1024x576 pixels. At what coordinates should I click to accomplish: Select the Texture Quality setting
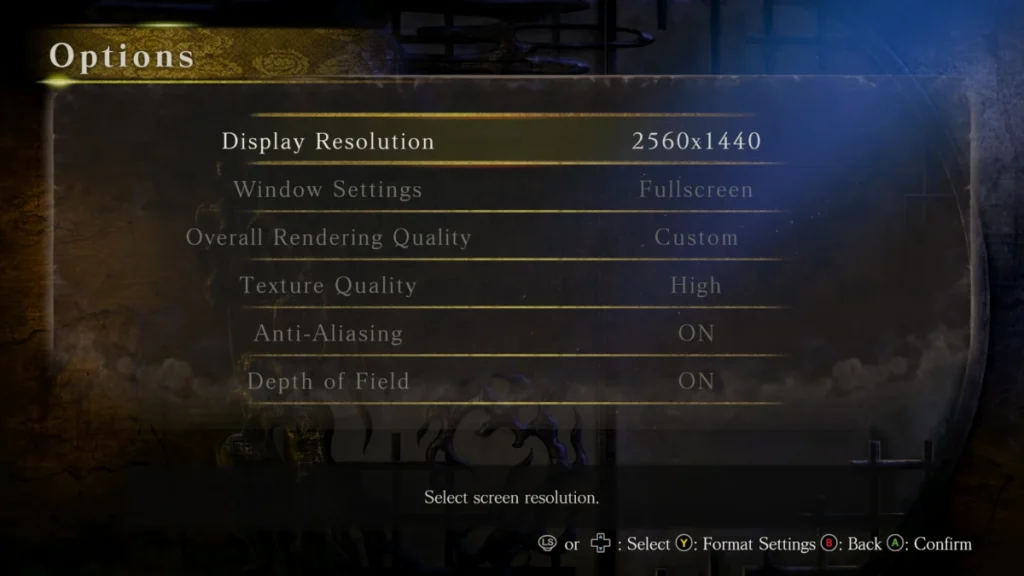tap(328, 286)
